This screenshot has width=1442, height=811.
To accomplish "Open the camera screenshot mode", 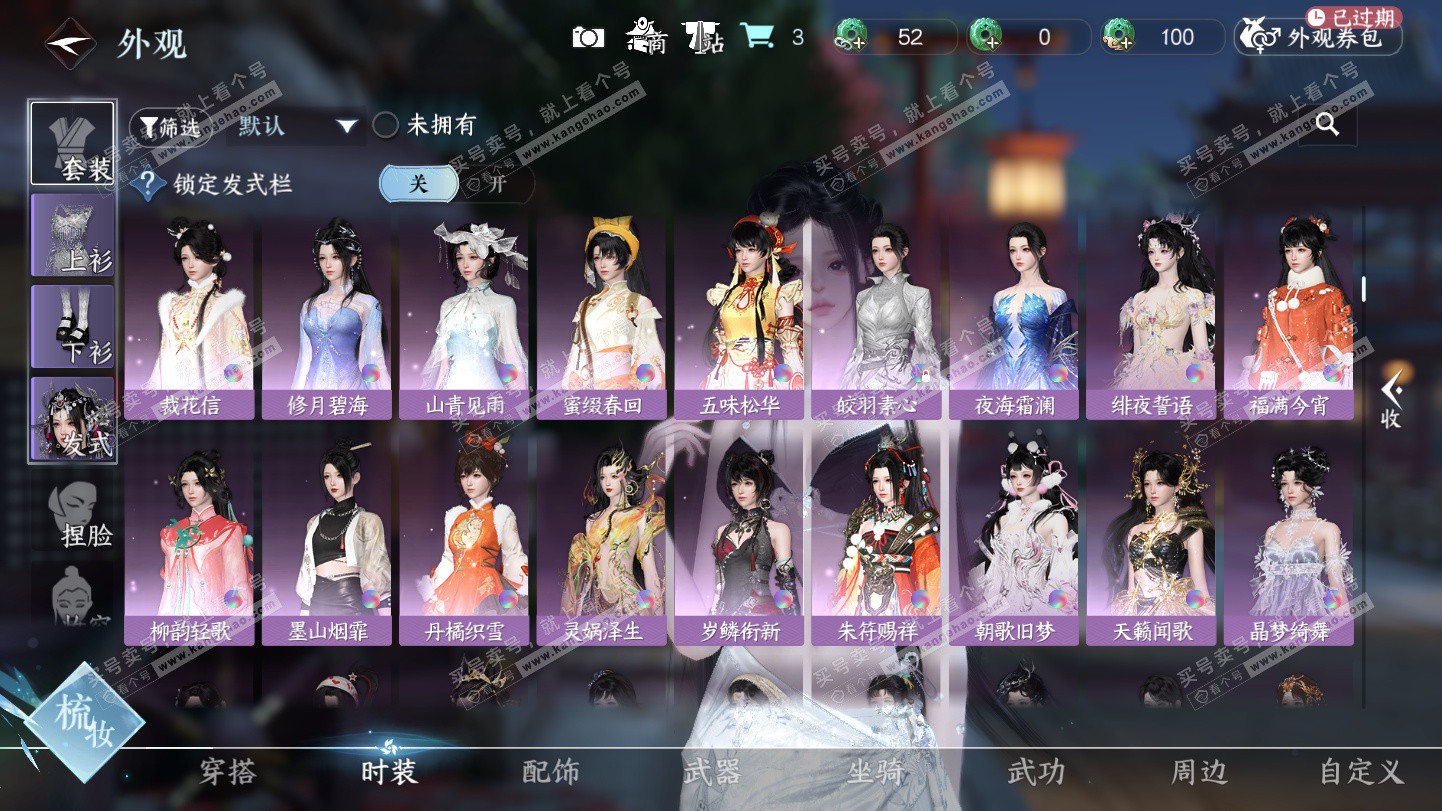I will click(588, 38).
